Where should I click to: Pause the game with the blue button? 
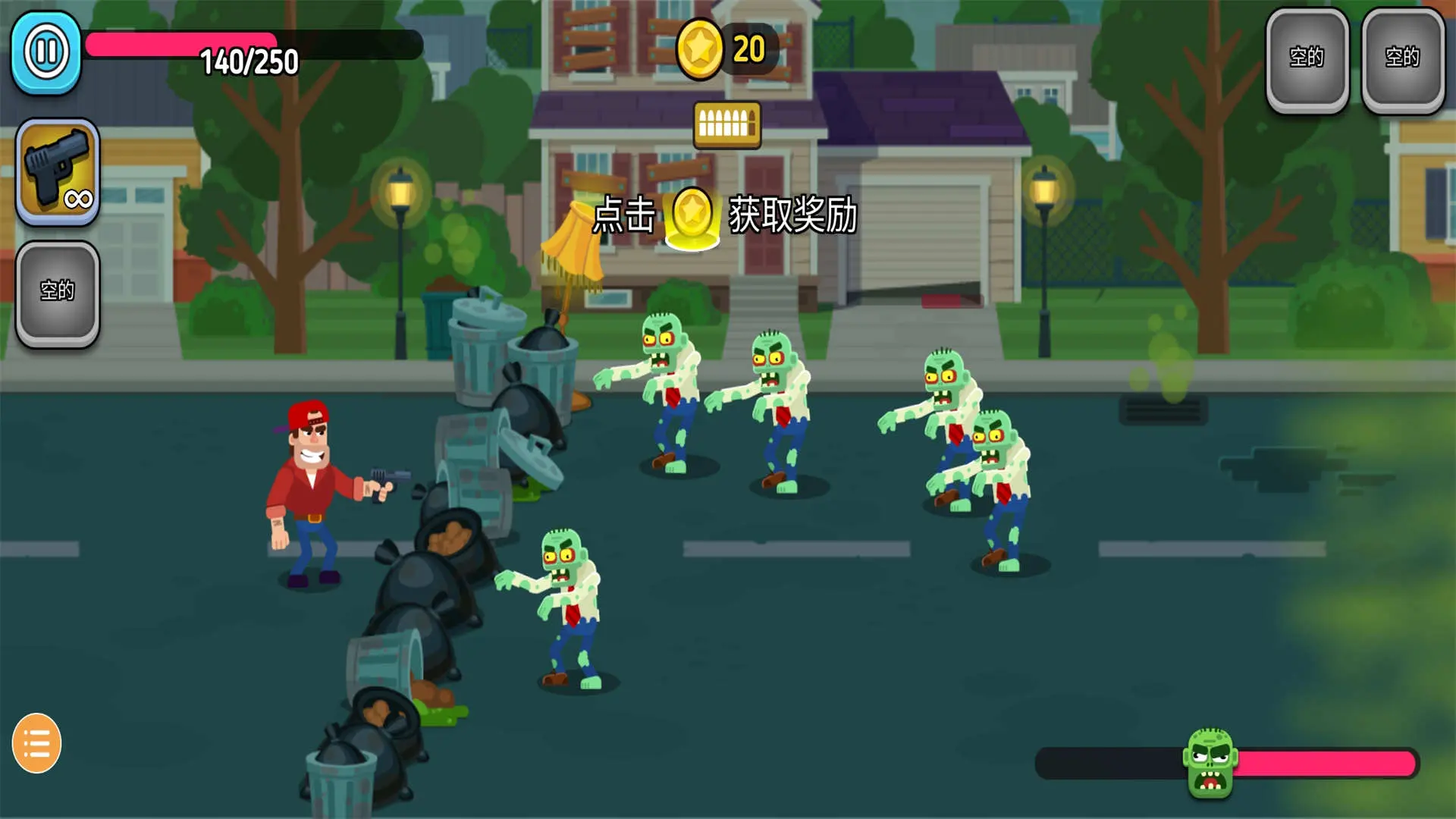[x=46, y=52]
